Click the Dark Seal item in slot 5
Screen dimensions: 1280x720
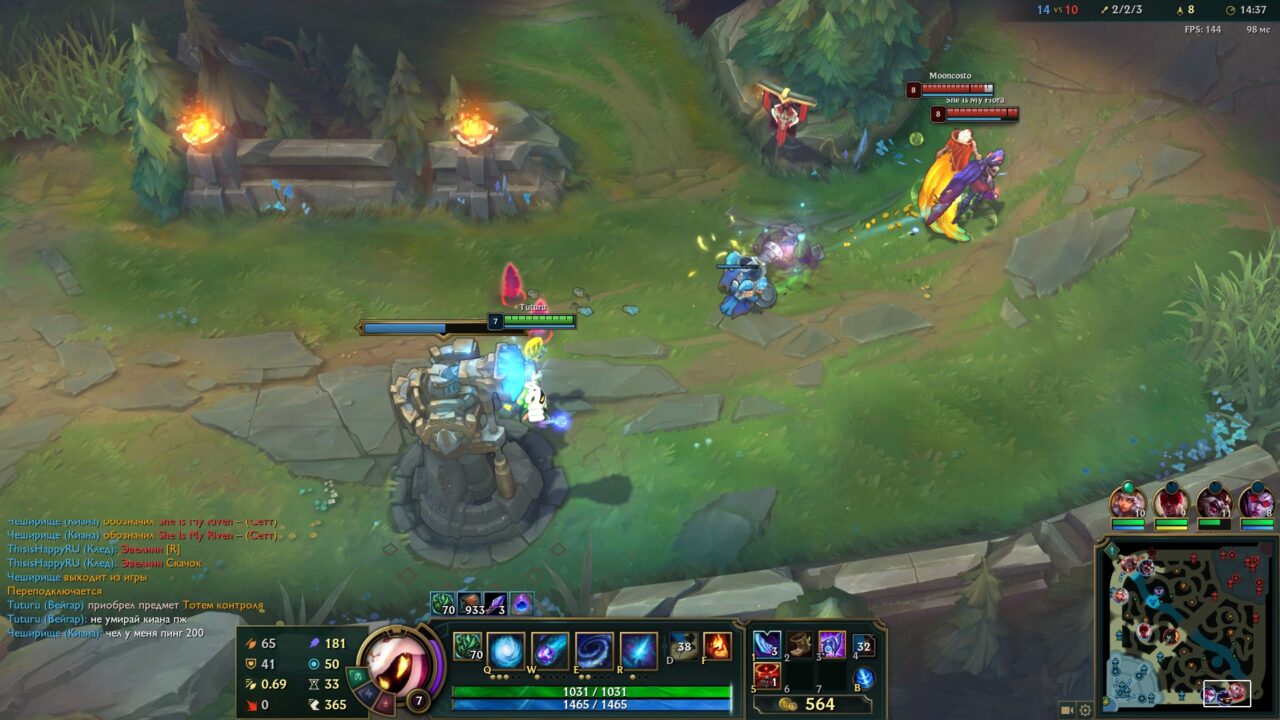(767, 674)
